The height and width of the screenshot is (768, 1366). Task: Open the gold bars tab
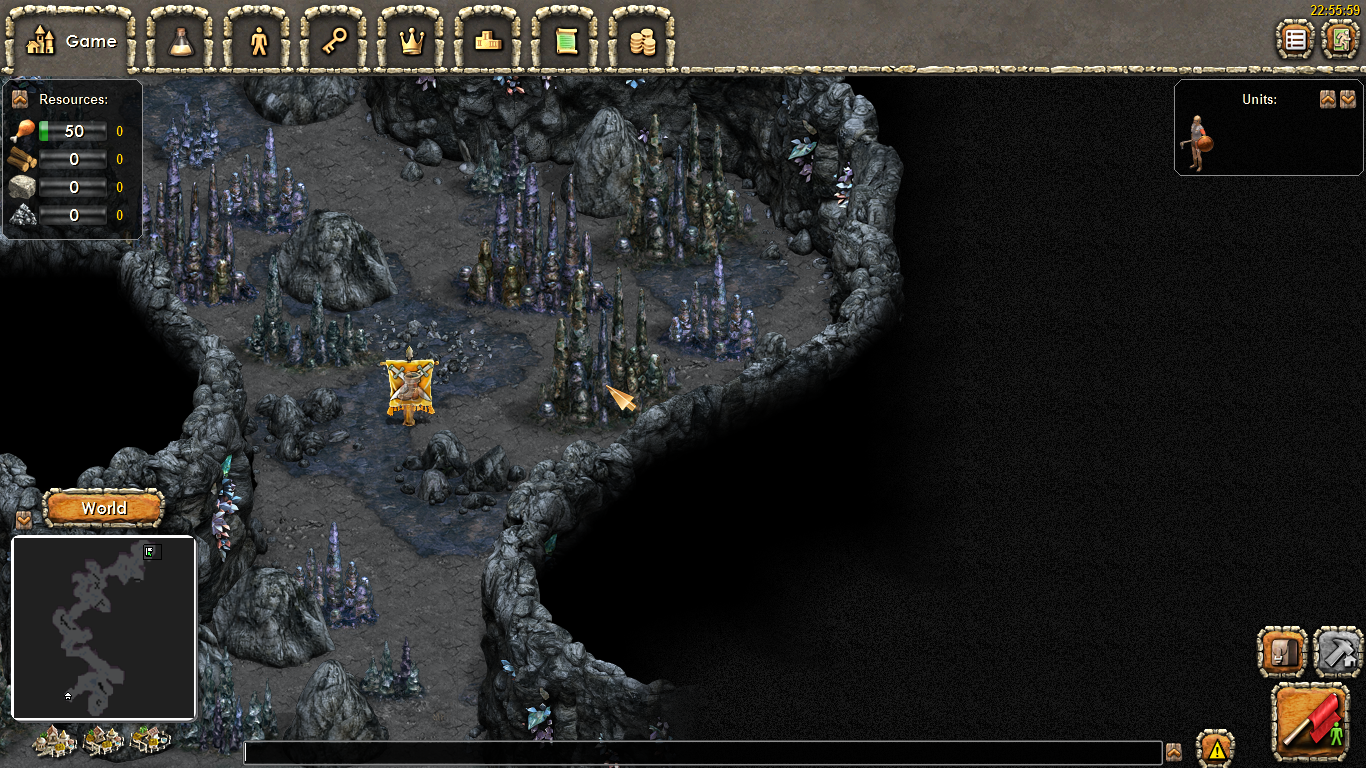coord(489,41)
